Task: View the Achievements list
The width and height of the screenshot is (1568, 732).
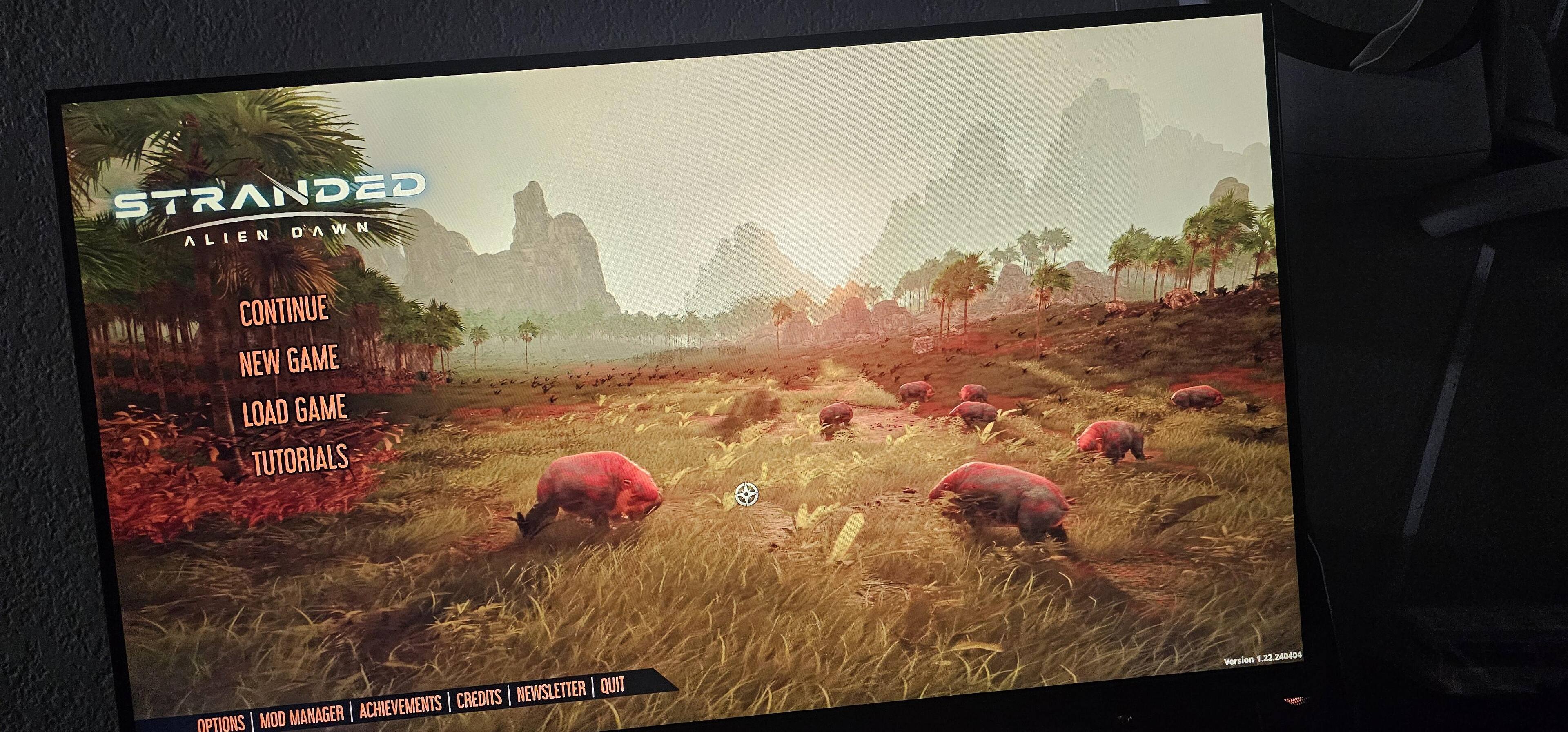Action: tap(400, 706)
